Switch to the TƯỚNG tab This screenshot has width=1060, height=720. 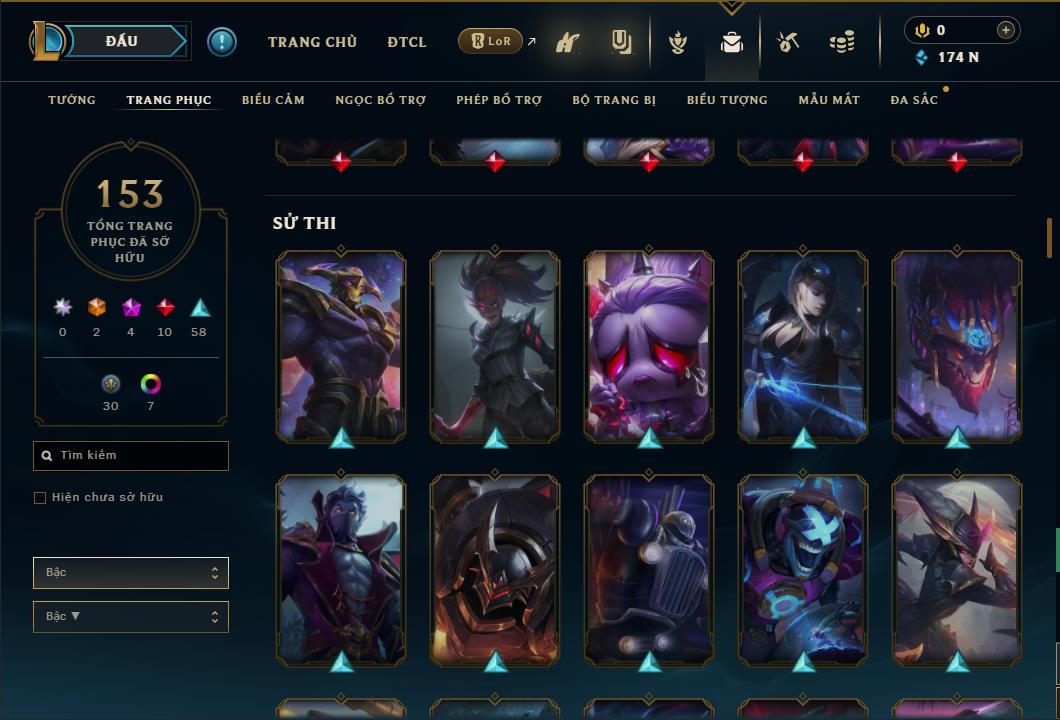(72, 100)
